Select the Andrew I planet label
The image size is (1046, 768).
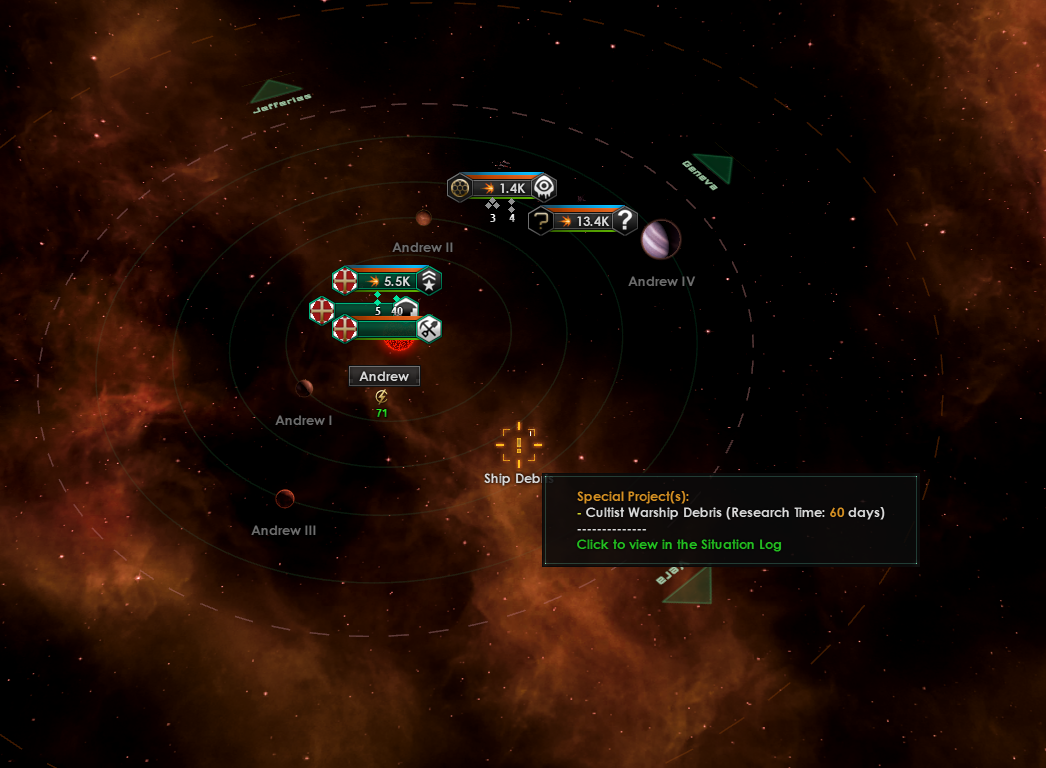coord(304,421)
